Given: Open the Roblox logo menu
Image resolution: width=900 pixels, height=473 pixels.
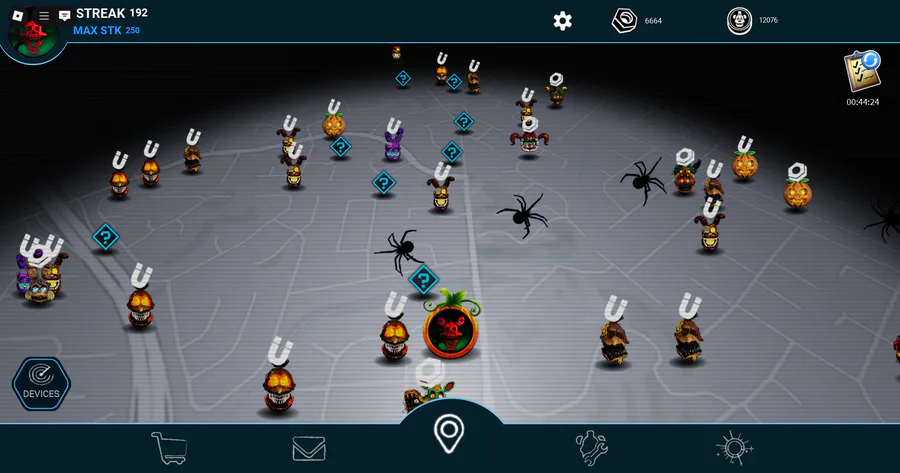Looking at the screenshot, I should coord(16,15).
